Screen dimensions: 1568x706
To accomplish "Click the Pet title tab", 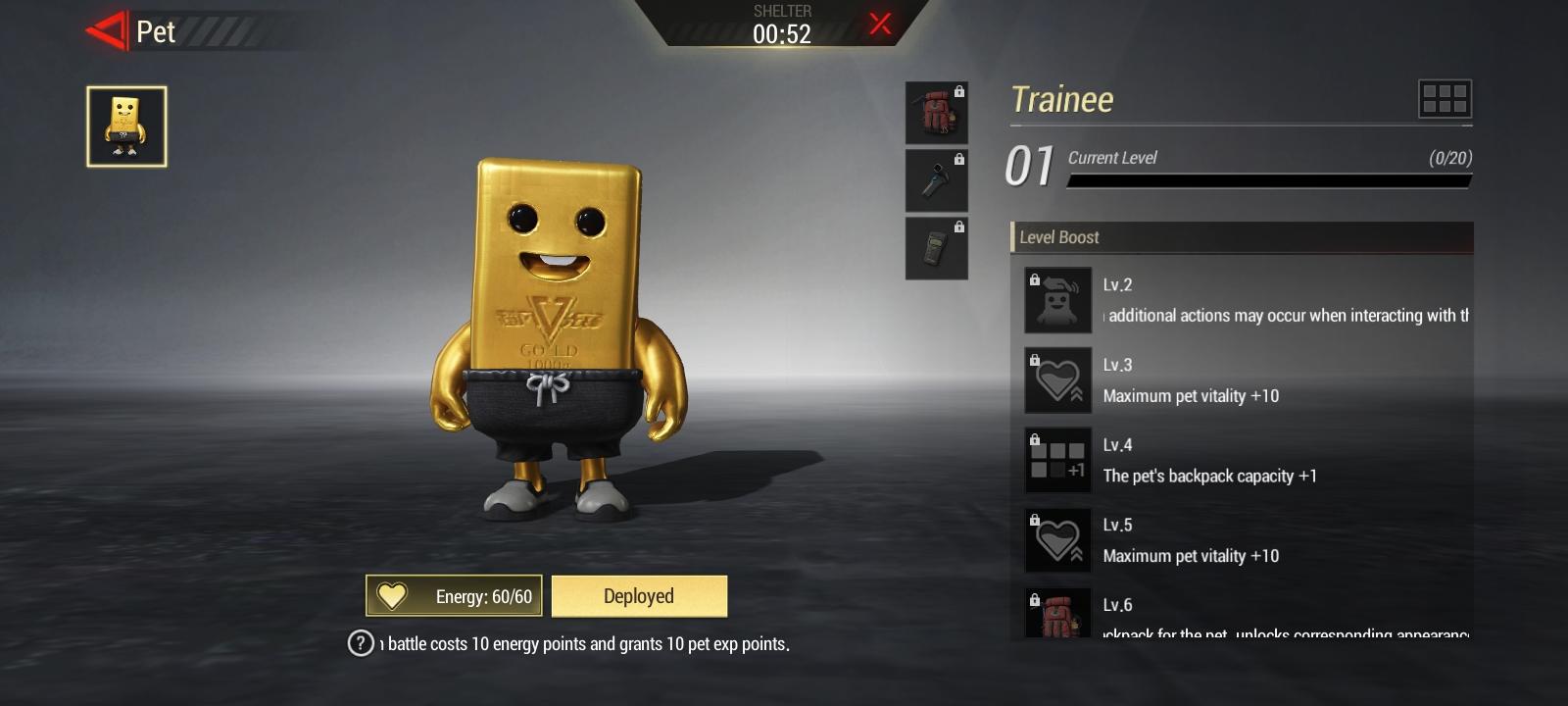I will pyautogui.click(x=157, y=31).
